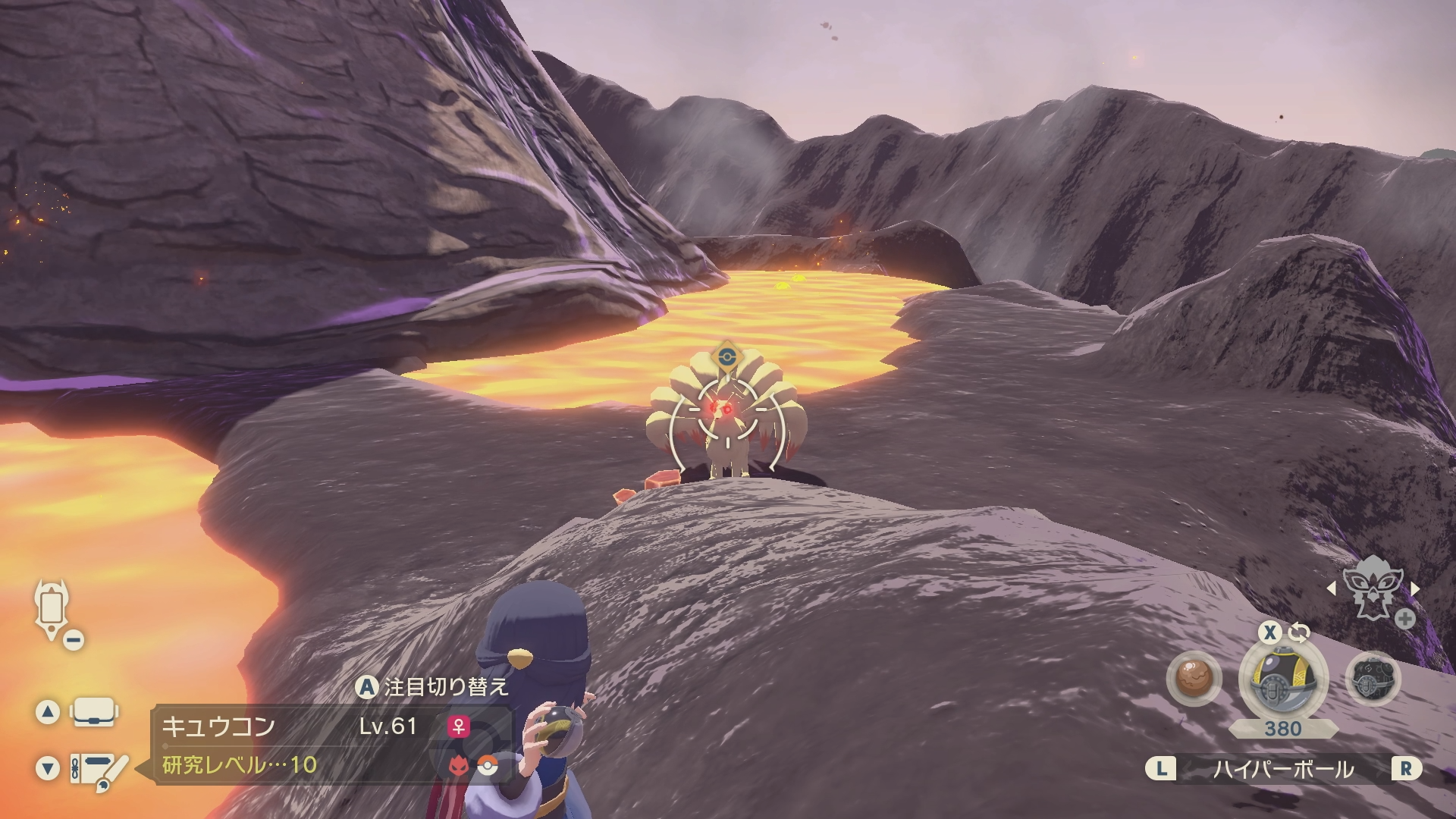This screenshot has height=819, width=1456.
Task: Choose the dark heavy ball item slot
Action: (x=1373, y=679)
